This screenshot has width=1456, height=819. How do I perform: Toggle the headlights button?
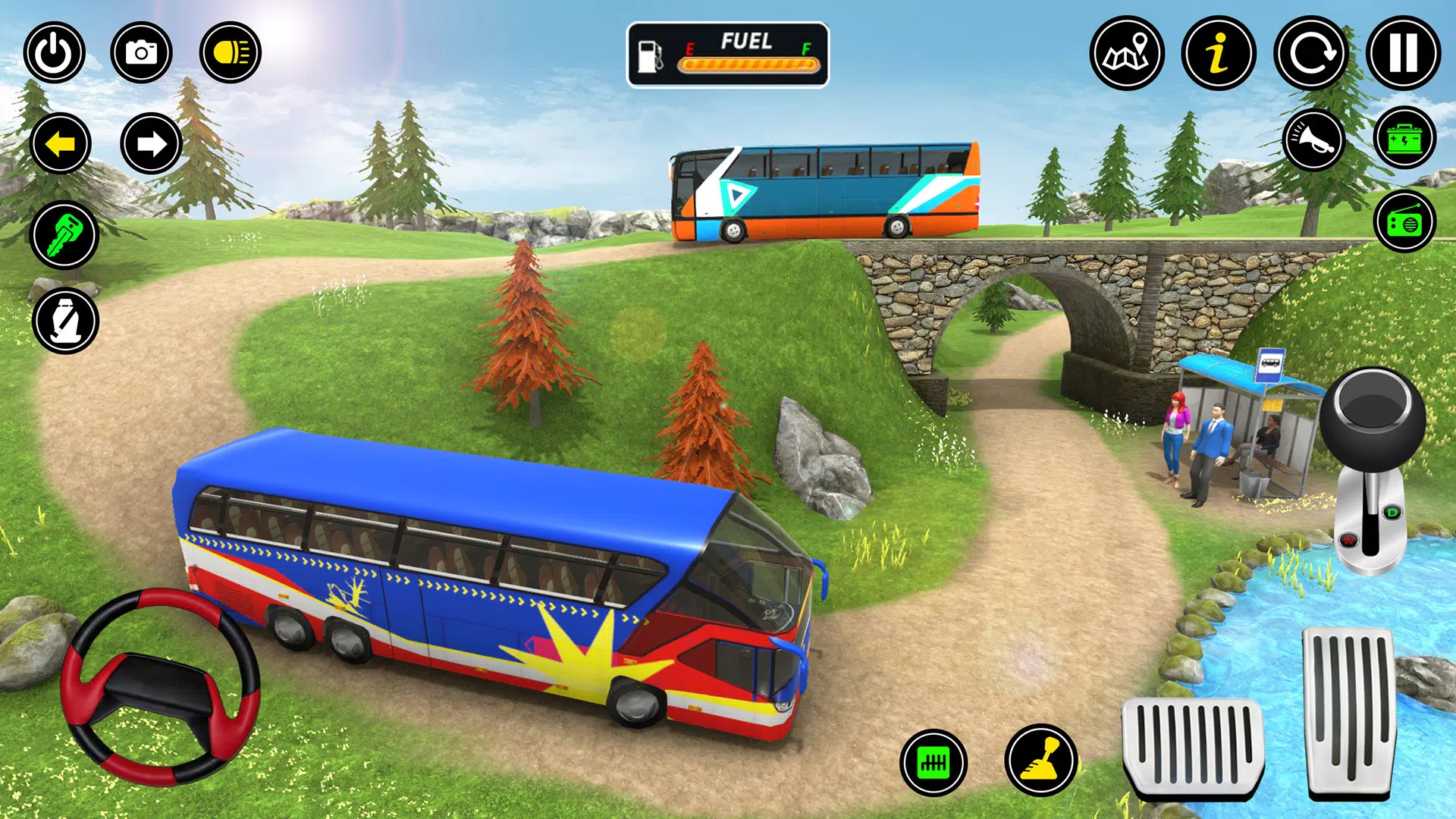pos(231,53)
